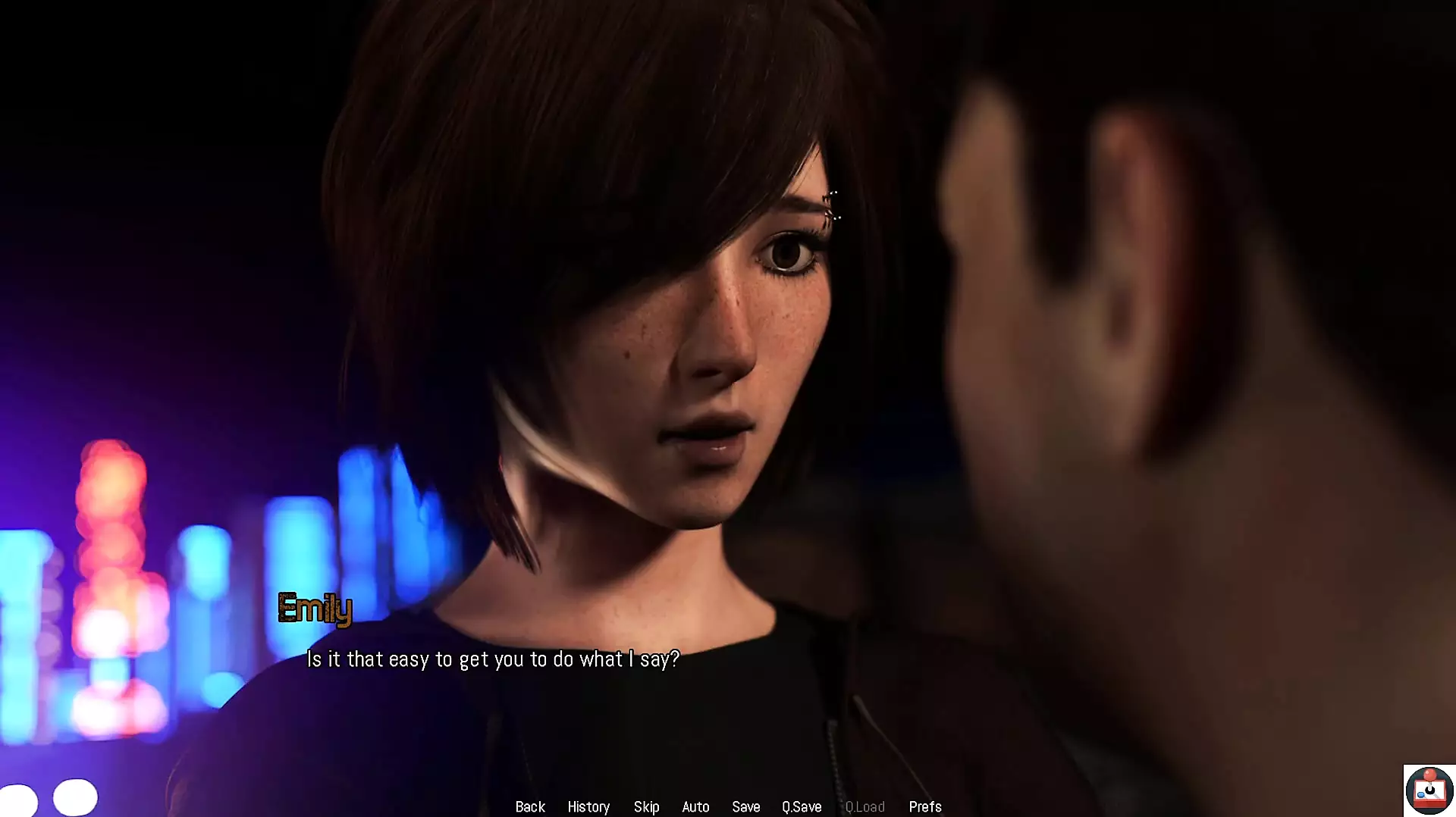
Task: Open the Save game screen
Action: (x=745, y=806)
